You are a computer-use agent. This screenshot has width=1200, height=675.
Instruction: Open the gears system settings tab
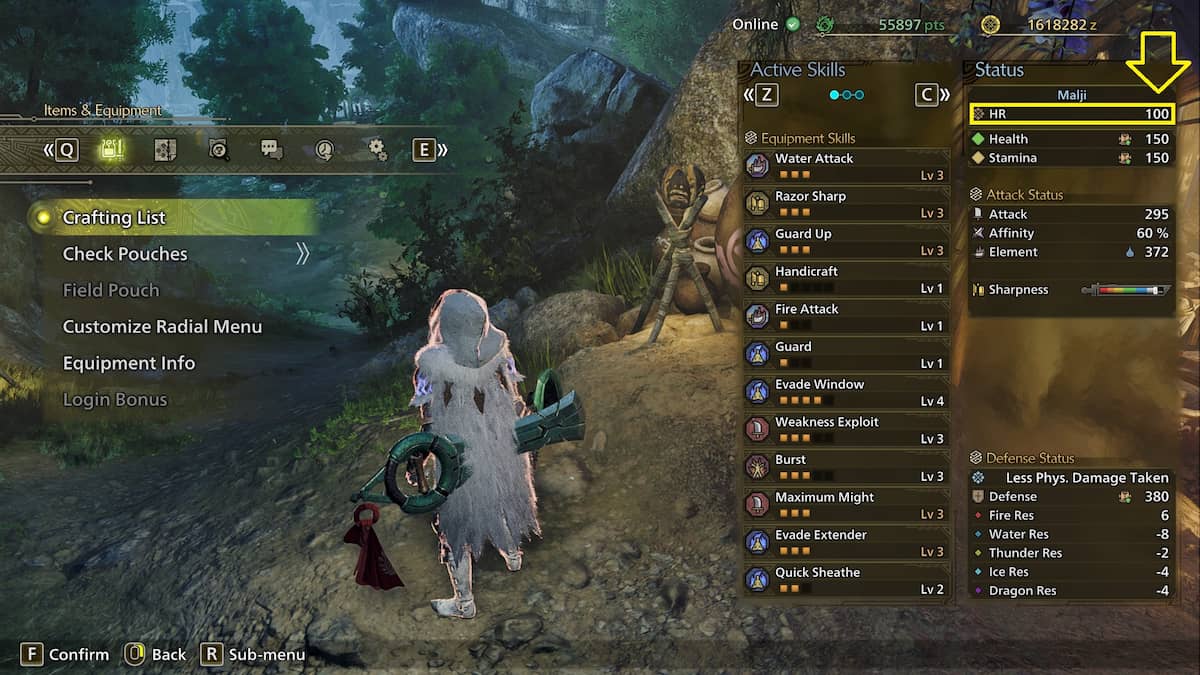click(377, 150)
